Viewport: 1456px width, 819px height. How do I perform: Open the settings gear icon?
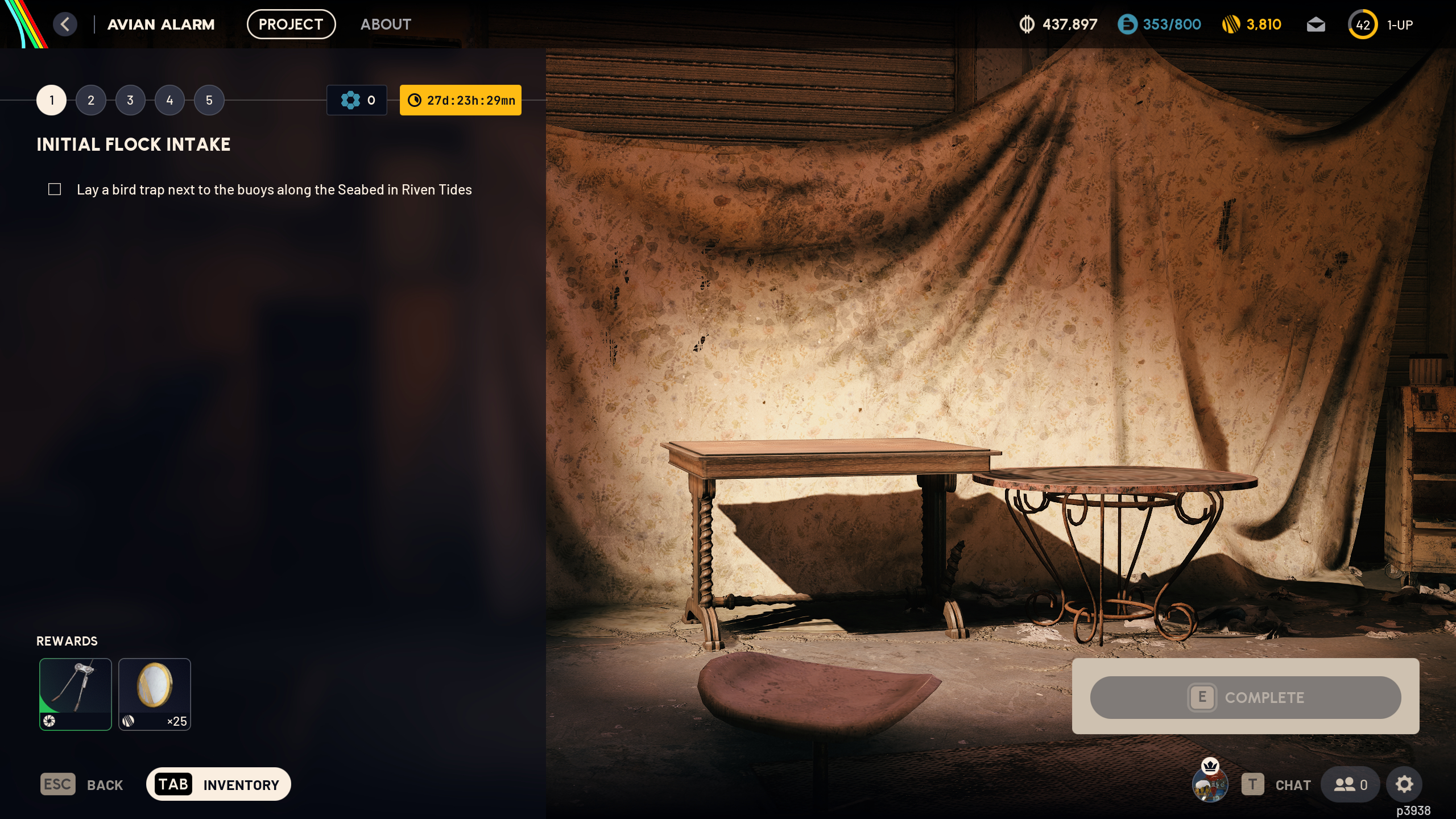[1404, 784]
